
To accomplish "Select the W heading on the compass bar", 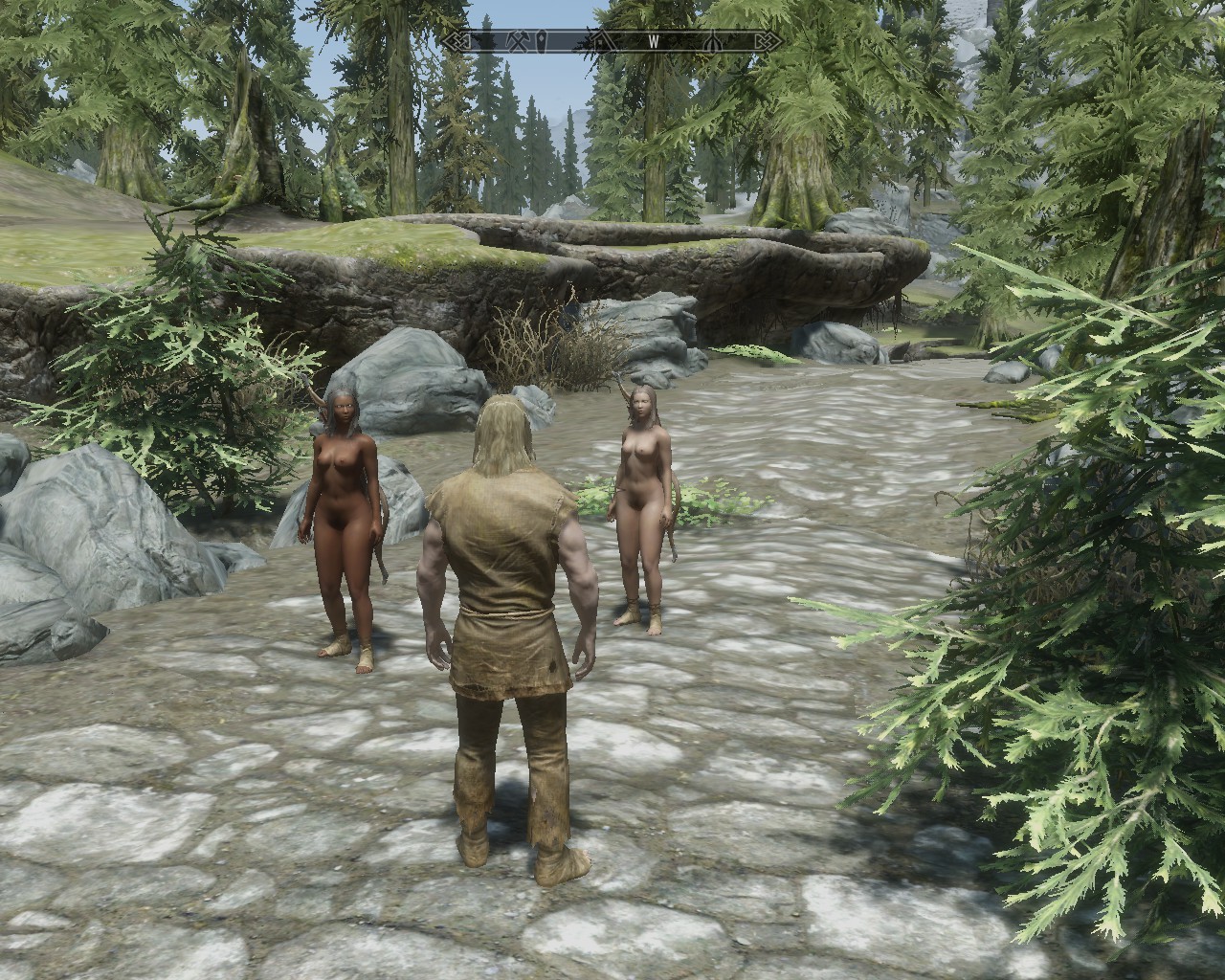I will click(x=655, y=42).
